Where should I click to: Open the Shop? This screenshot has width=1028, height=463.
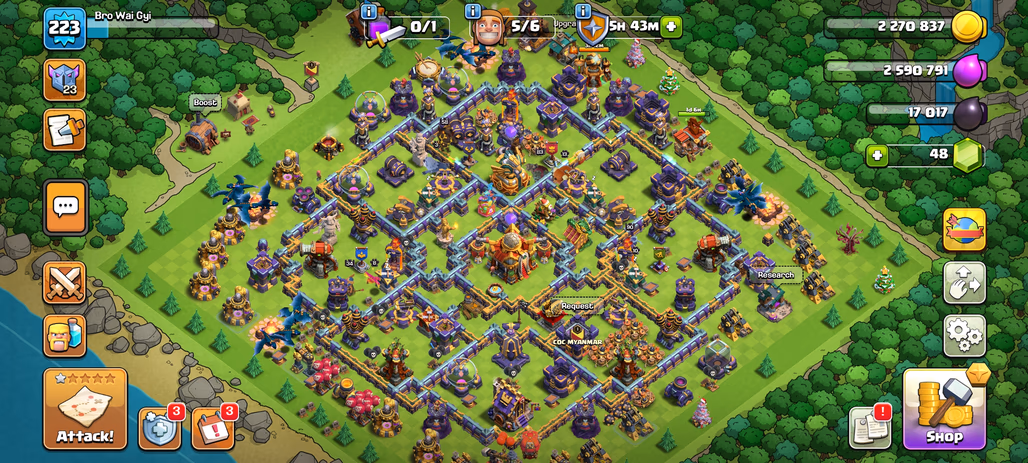coord(944,409)
